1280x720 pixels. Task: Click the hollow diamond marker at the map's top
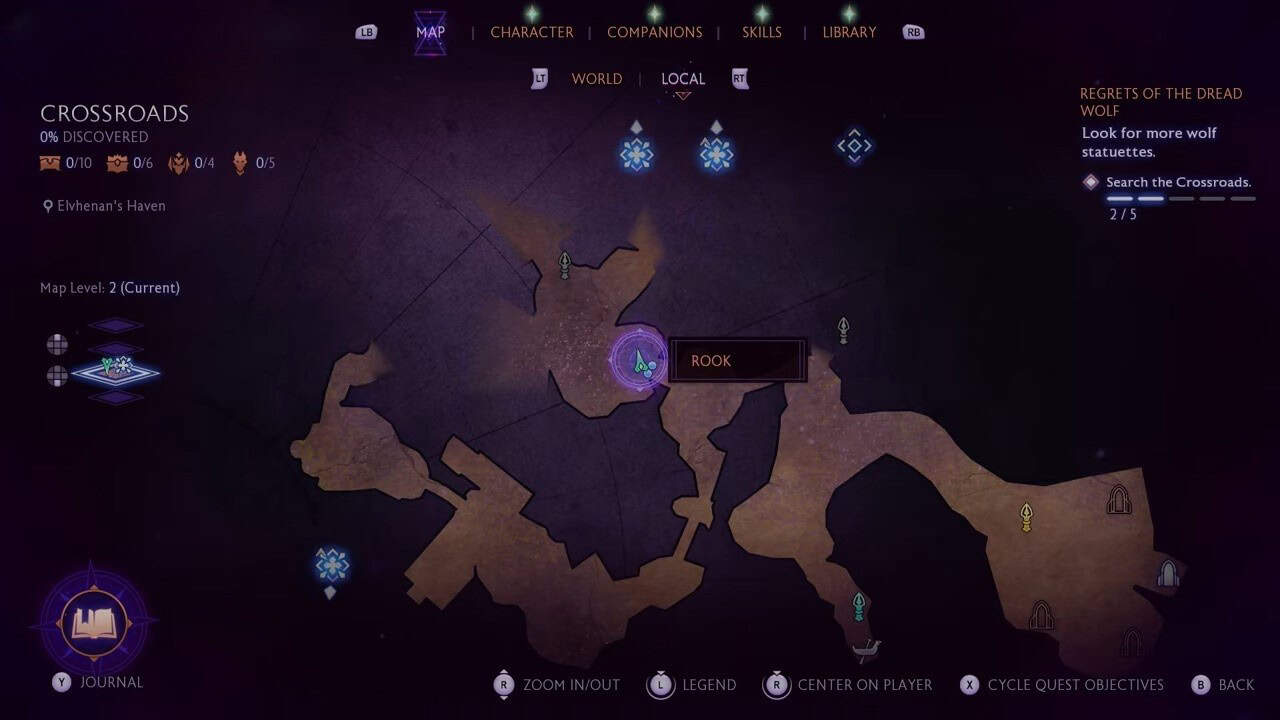pyautogui.click(x=854, y=146)
